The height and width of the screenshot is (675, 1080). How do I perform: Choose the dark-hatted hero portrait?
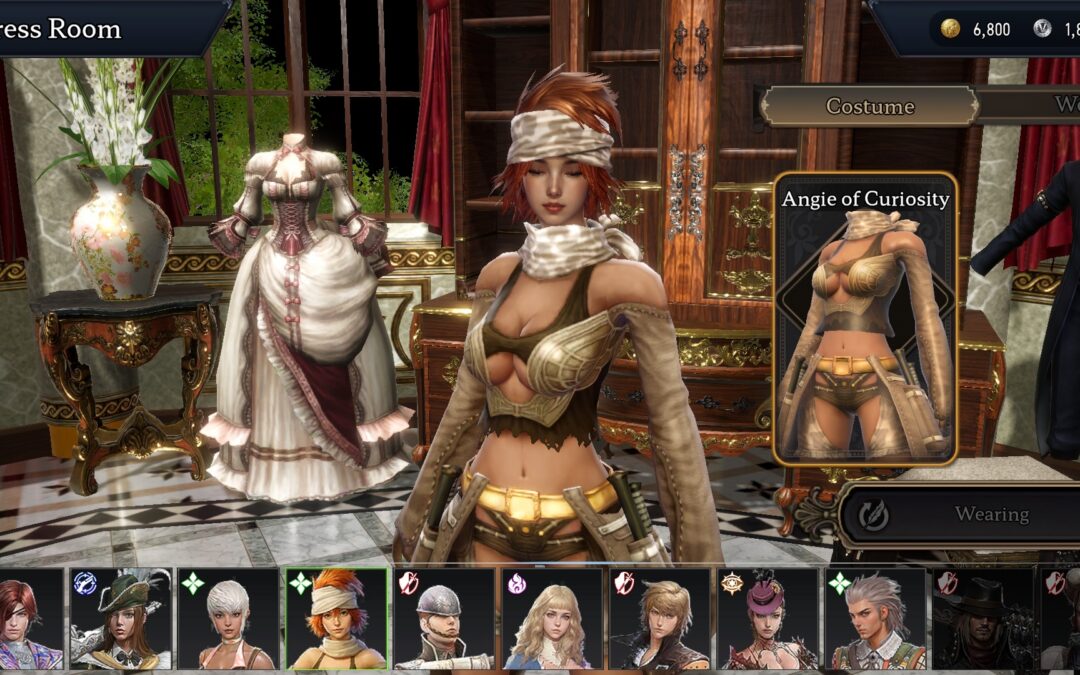point(984,619)
